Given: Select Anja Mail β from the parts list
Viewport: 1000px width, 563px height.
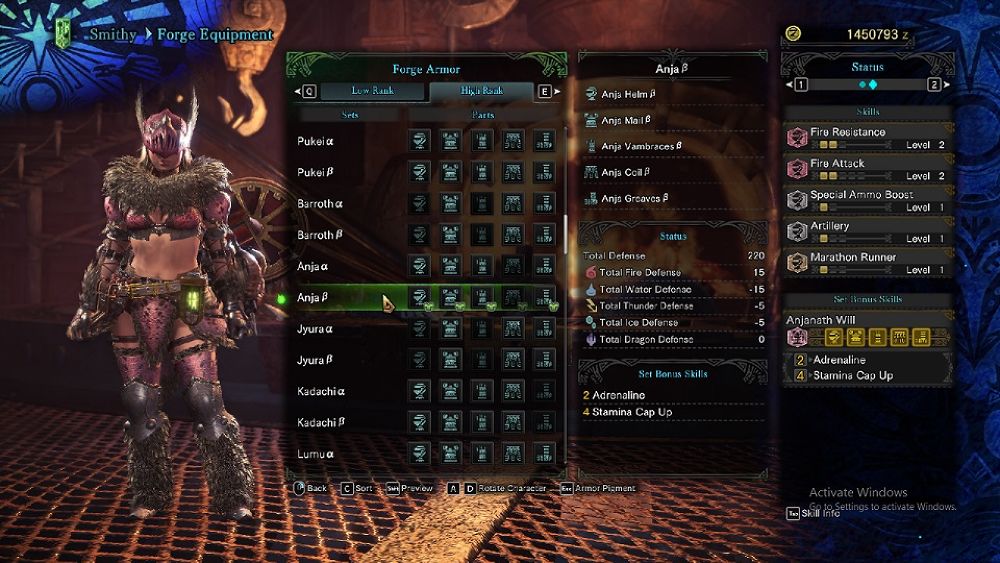Looking at the screenshot, I should [628, 120].
